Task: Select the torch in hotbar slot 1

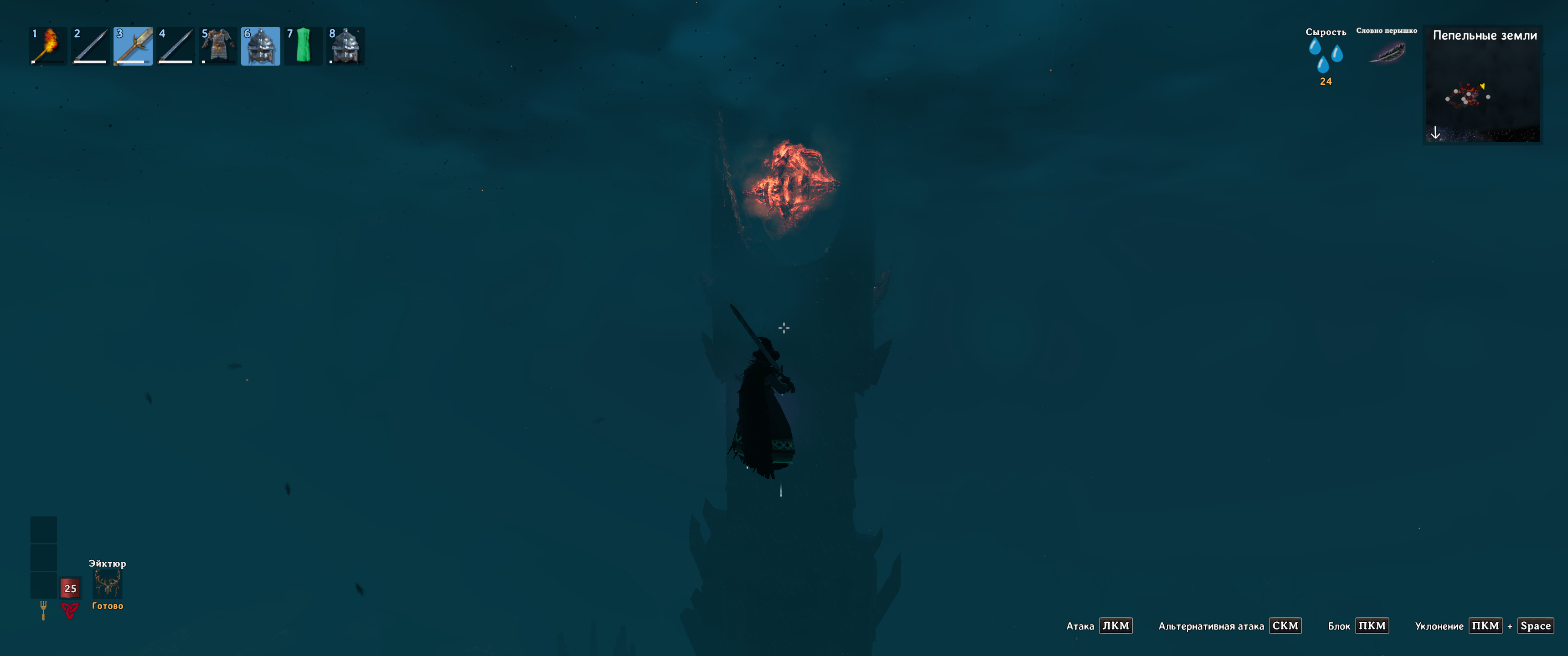Action: click(x=47, y=46)
